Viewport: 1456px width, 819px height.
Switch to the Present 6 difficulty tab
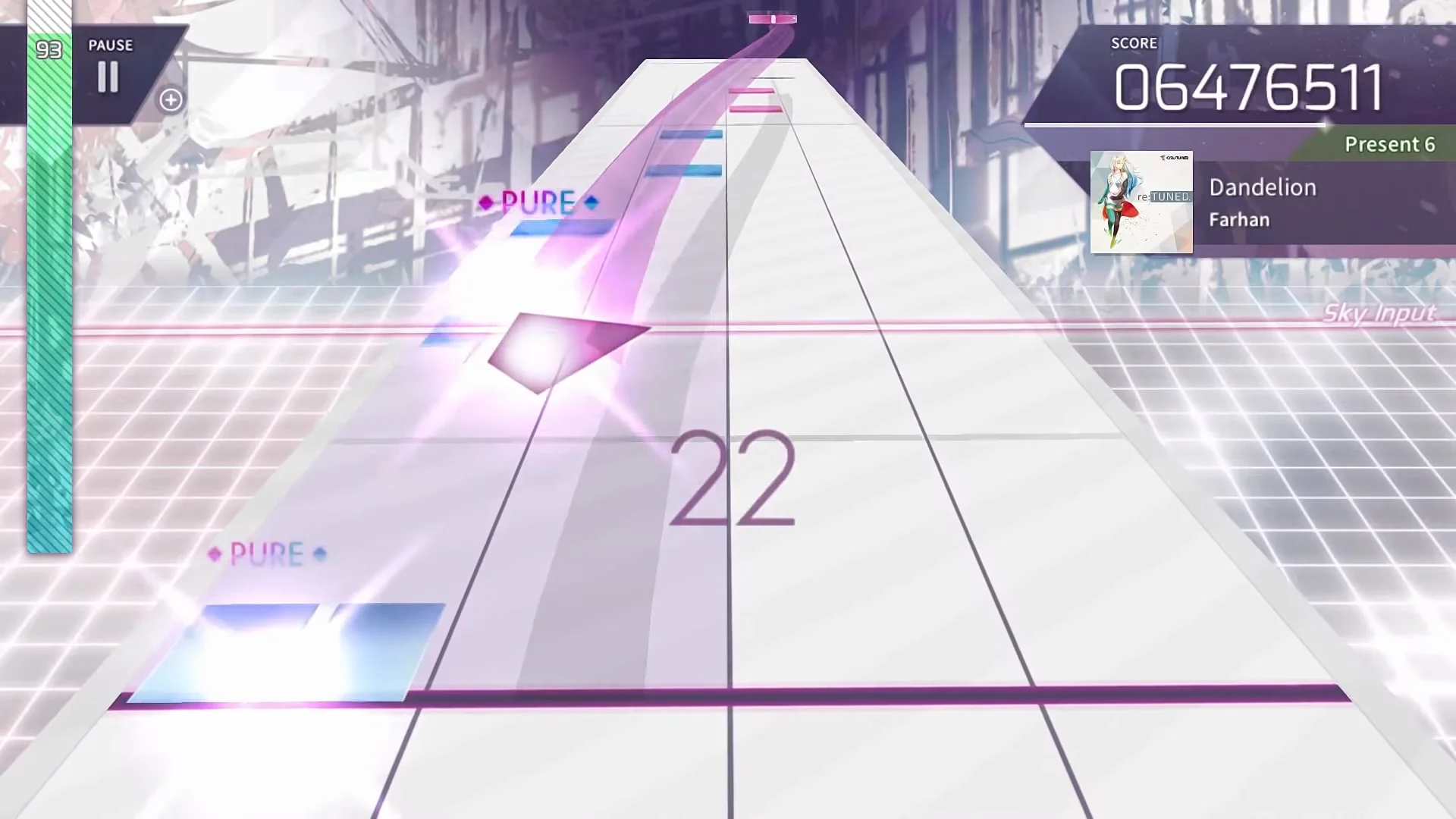[x=1389, y=144]
